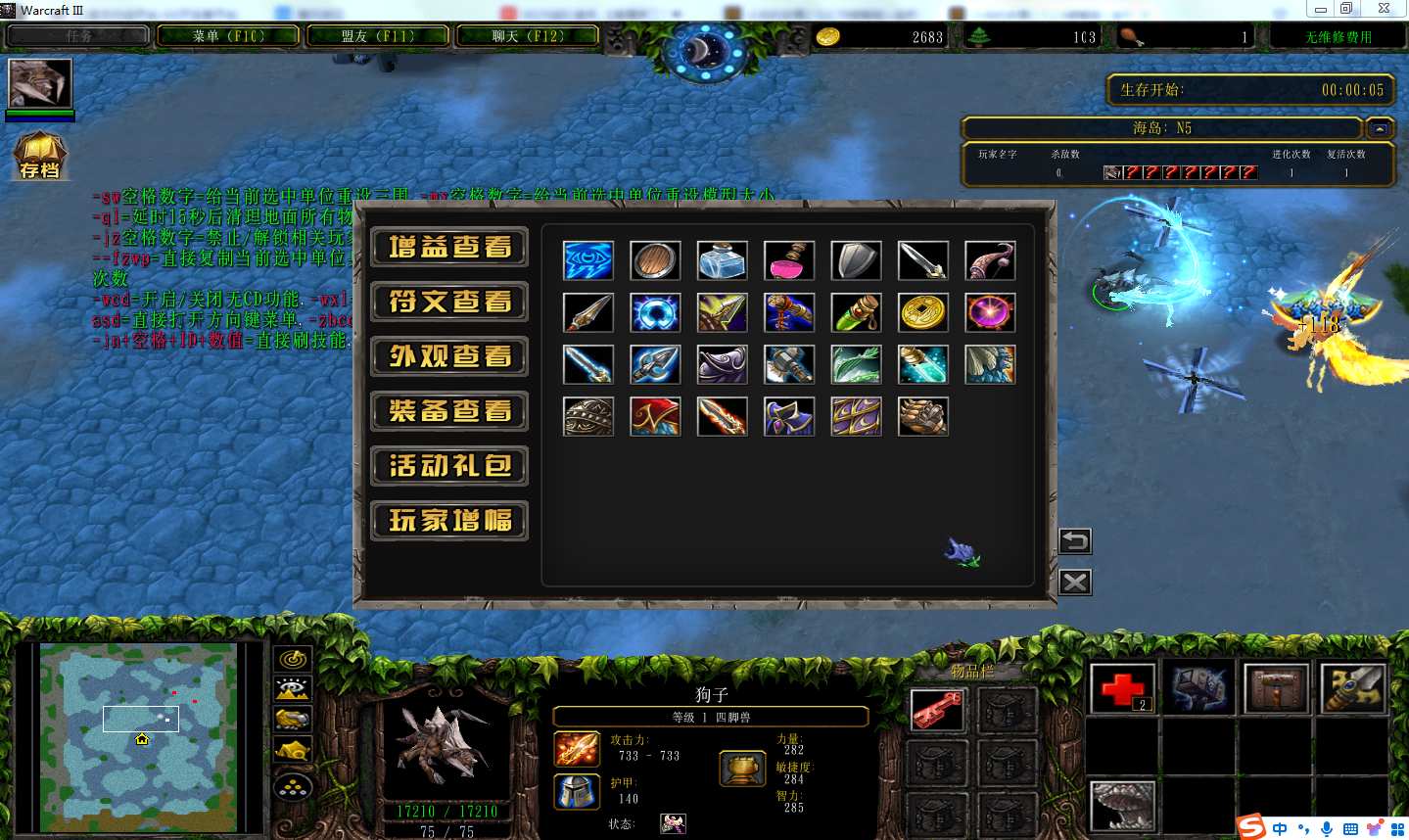Open the 增益查看 buff view section
This screenshot has width=1409, height=840.
tap(449, 247)
